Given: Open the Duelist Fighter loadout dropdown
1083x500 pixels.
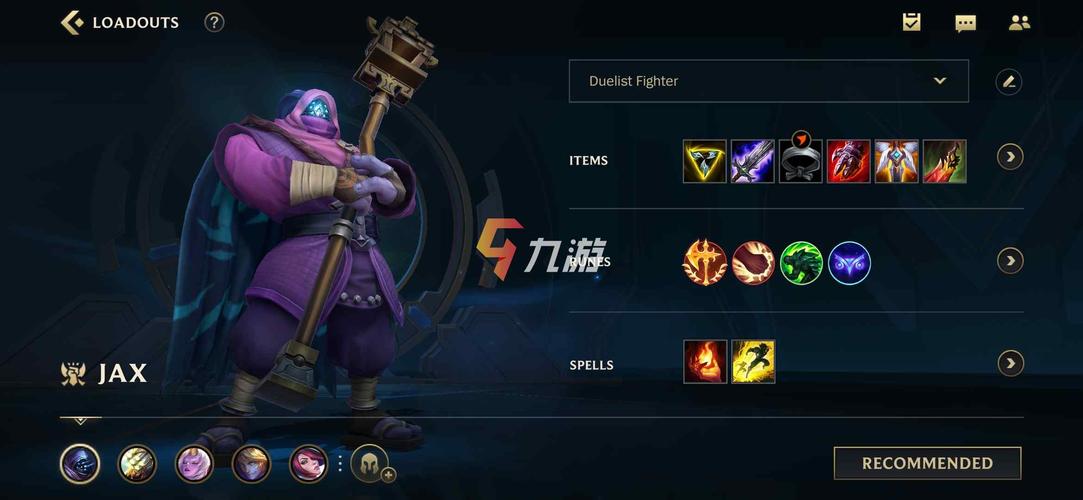Looking at the screenshot, I should [x=768, y=81].
